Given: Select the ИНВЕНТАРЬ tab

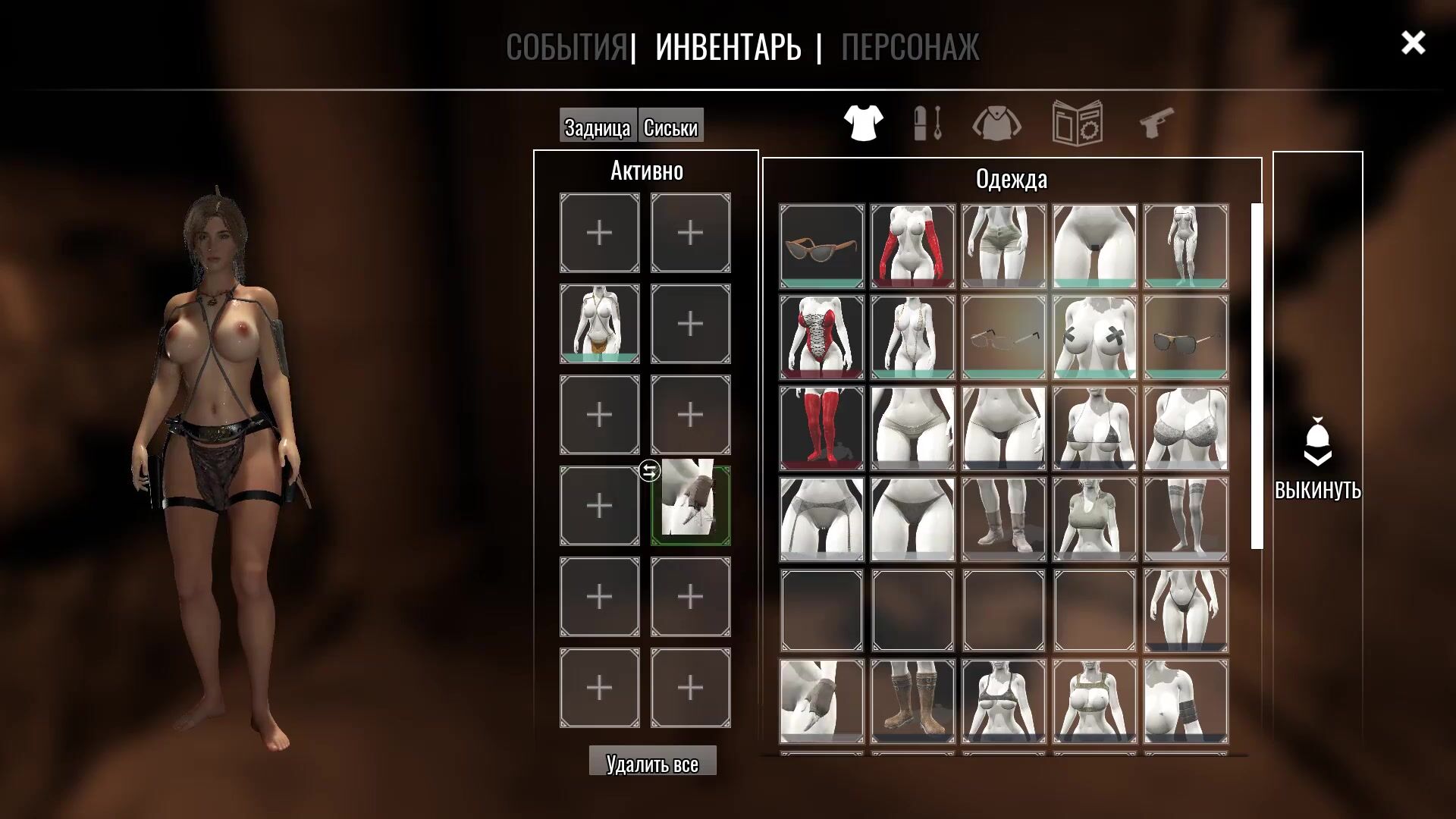Looking at the screenshot, I should tap(728, 47).
